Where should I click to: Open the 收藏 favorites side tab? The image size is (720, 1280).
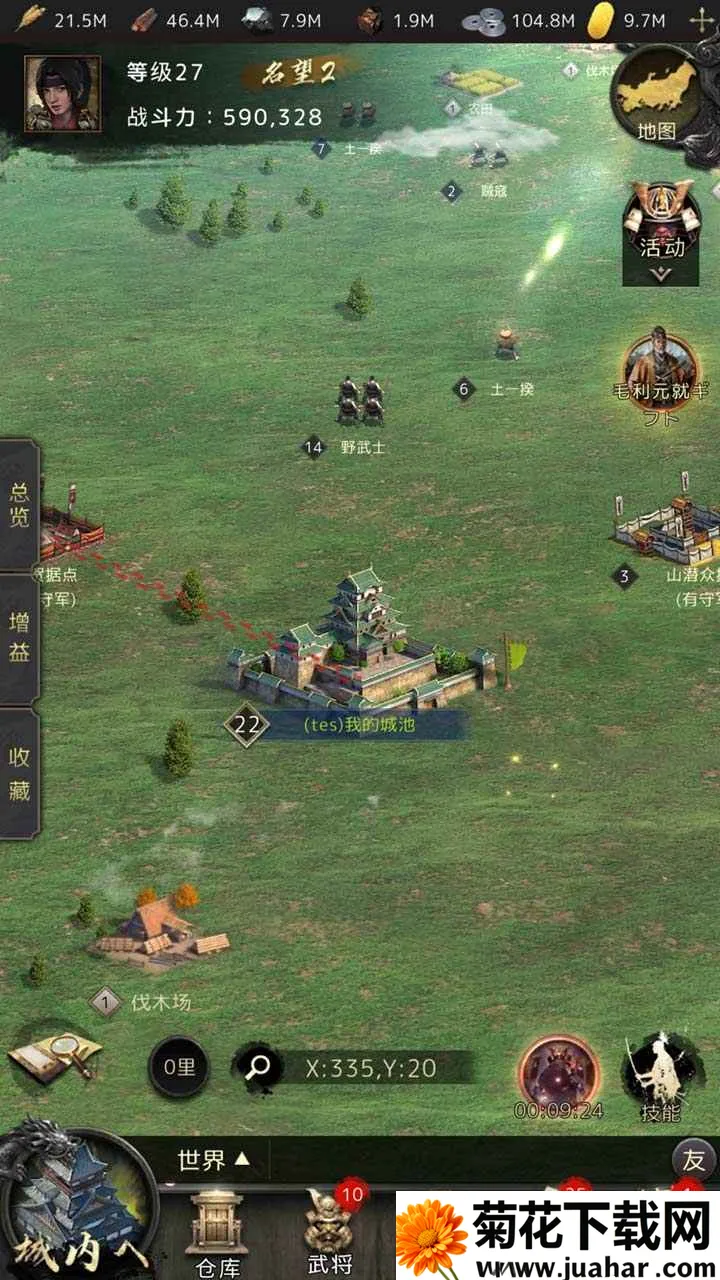click(x=19, y=773)
